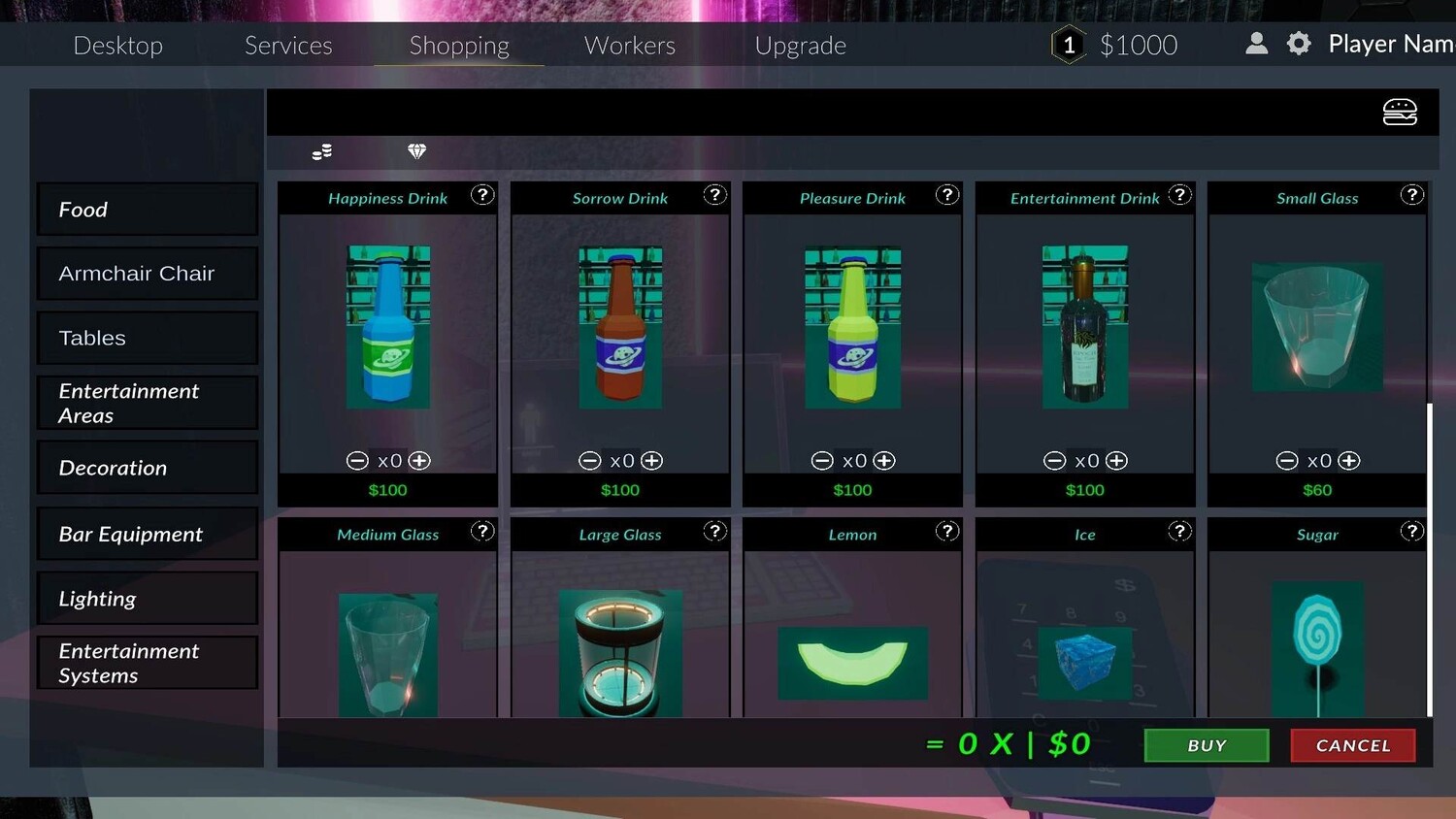Show info for Entertainment Drink
This screenshot has height=819, width=1456.
tap(1179, 195)
